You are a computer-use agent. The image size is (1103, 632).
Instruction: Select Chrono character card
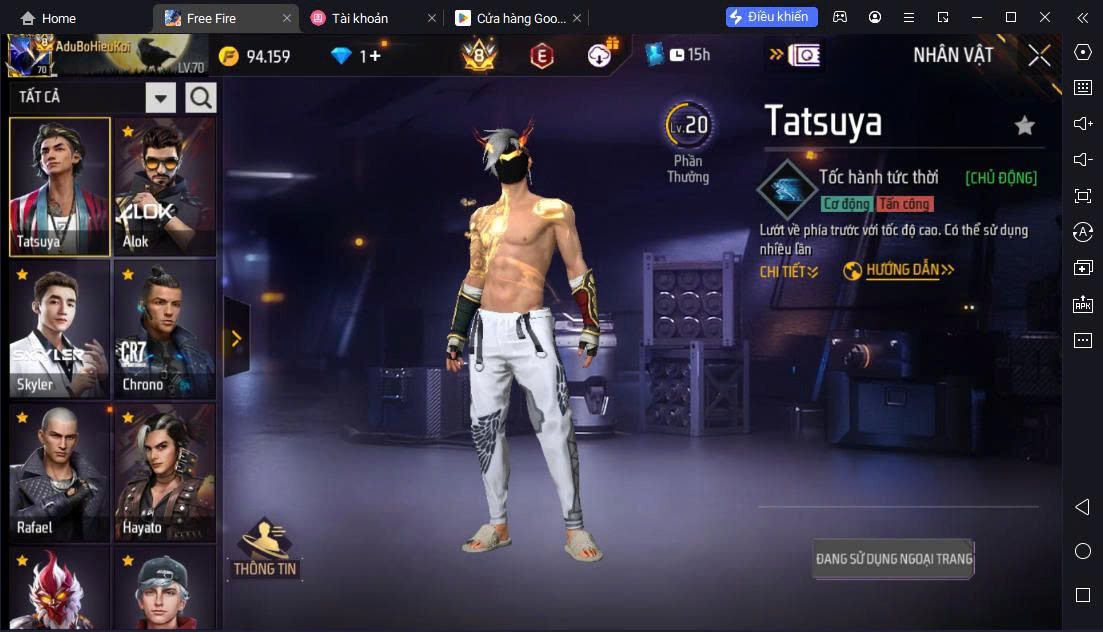click(164, 330)
